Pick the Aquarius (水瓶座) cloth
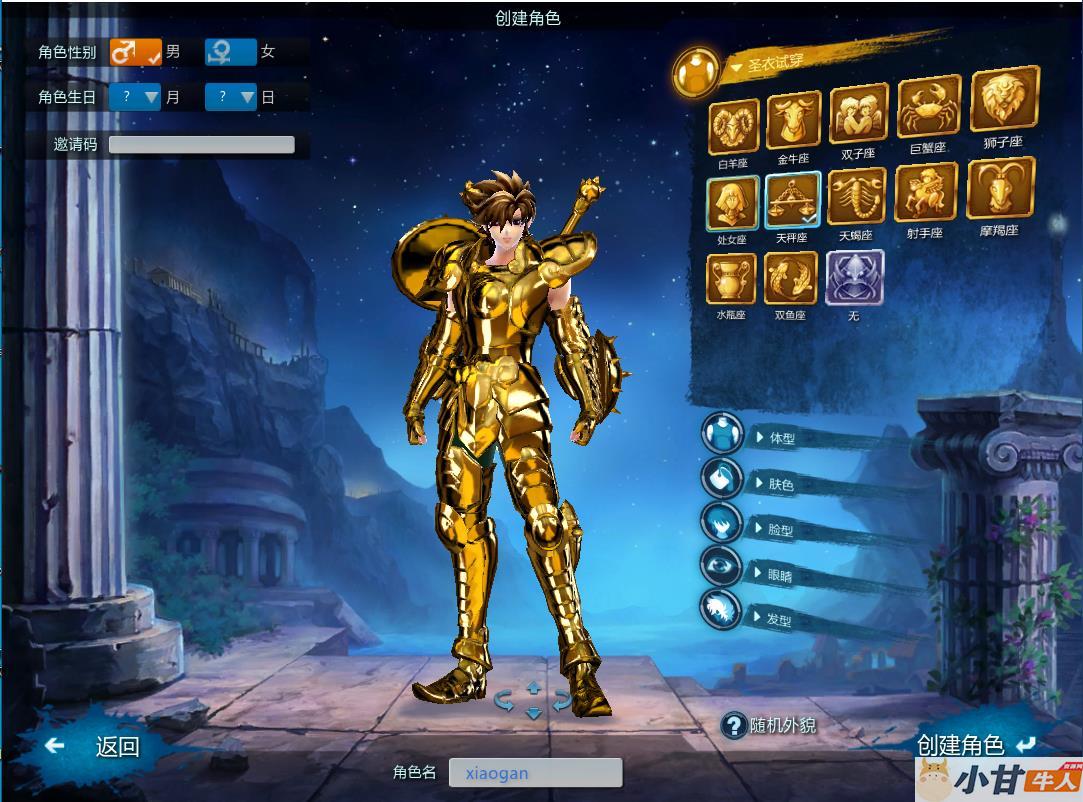Image resolution: width=1083 pixels, height=802 pixels. pos(731,278)
